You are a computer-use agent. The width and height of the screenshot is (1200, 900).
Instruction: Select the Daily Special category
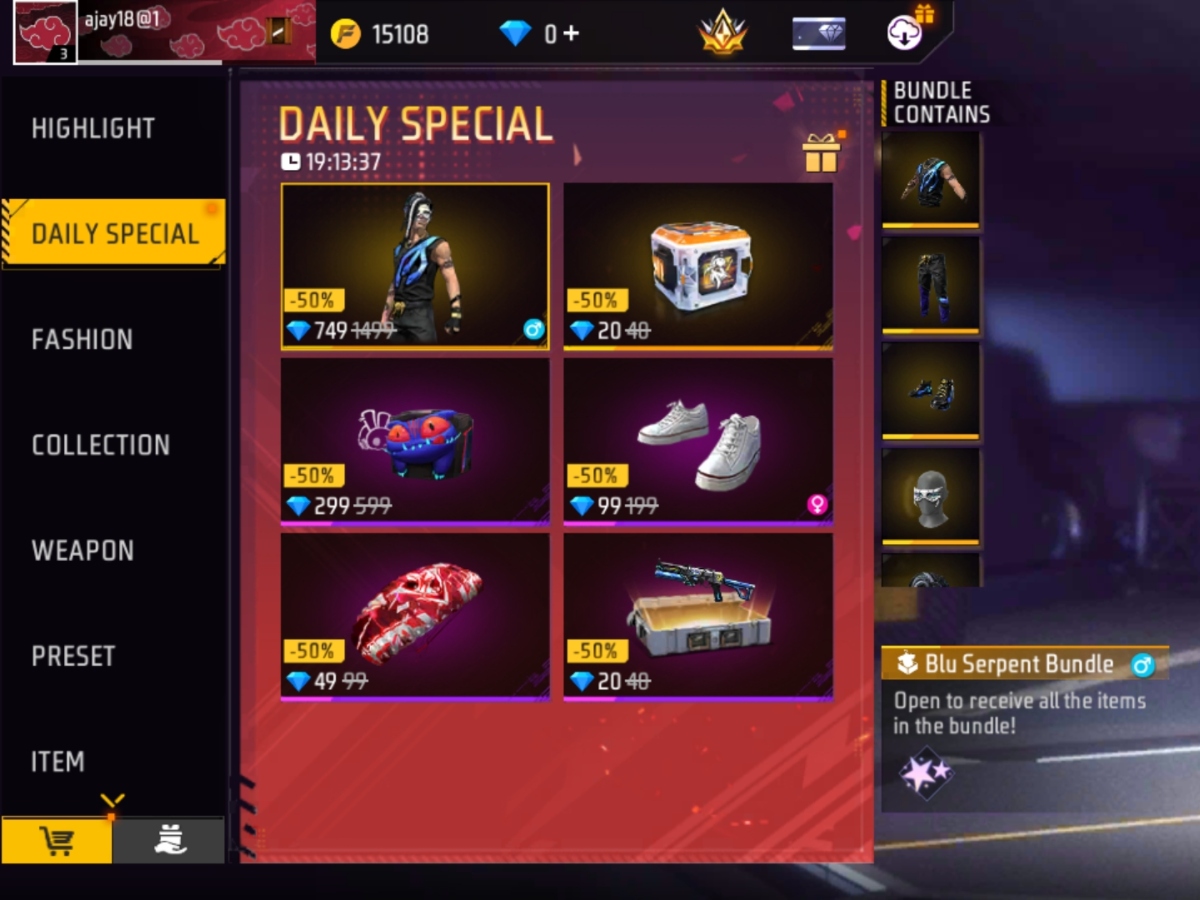coord(114,234)
